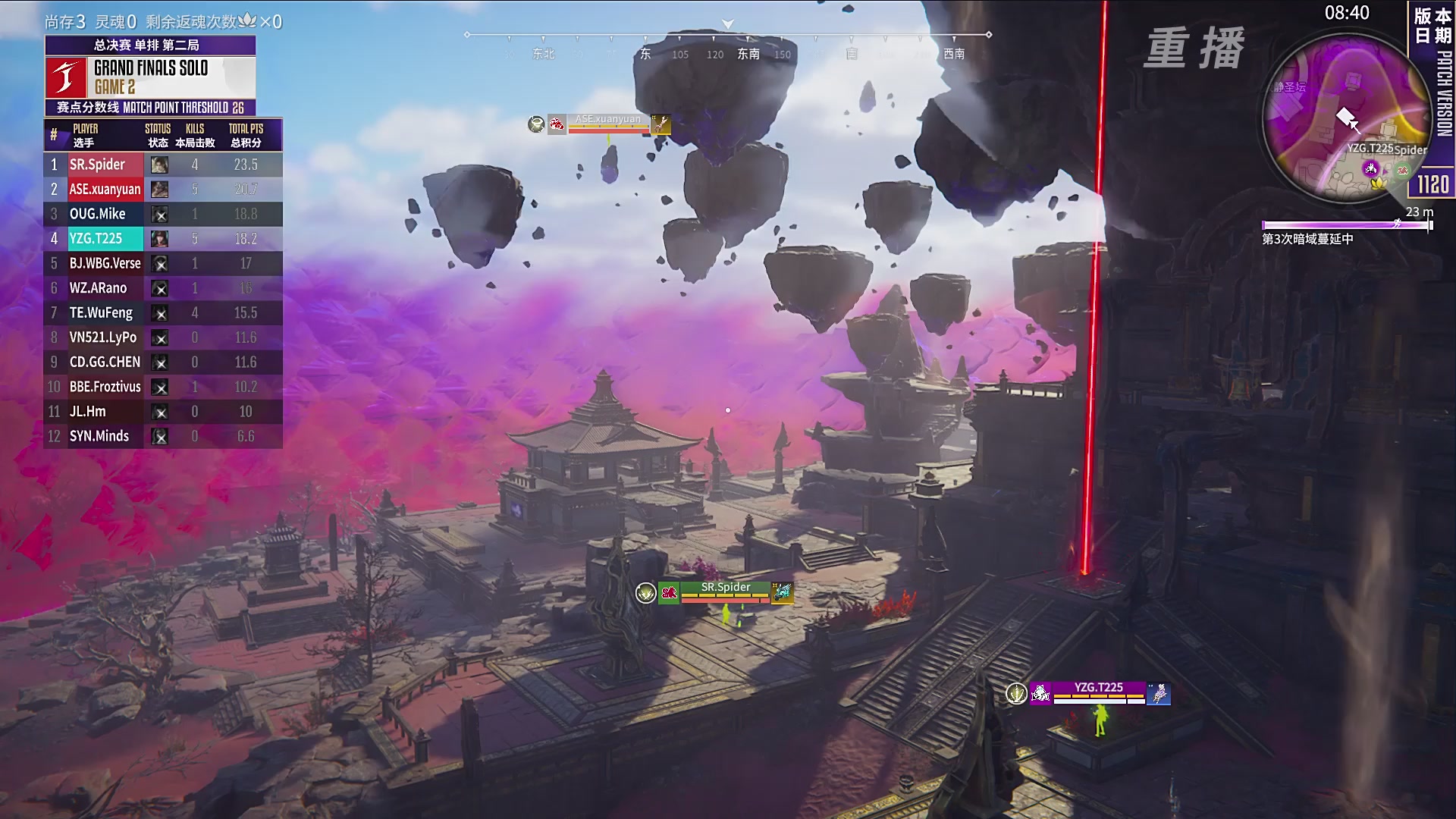Pick BBE.Froztivus in the scoreboard
1456x819 pixels.
(163, 387)
